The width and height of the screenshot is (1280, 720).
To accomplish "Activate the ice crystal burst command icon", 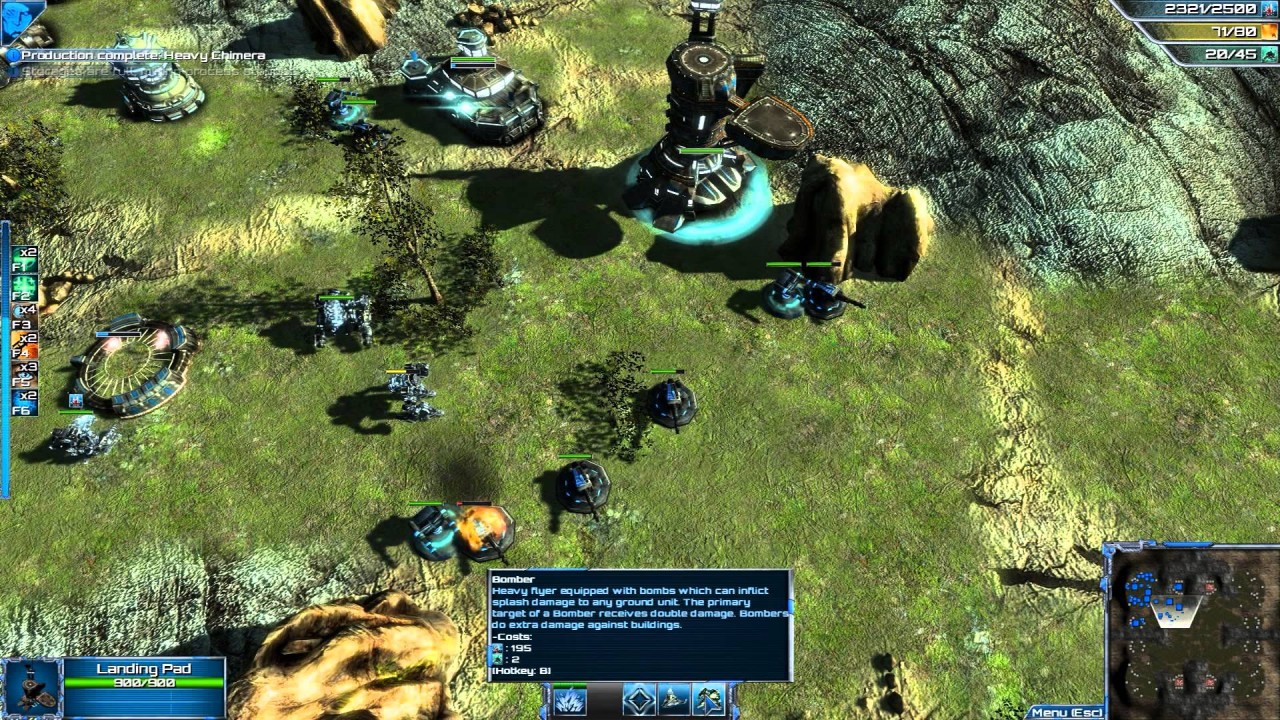I will click(x=570, y=700).
